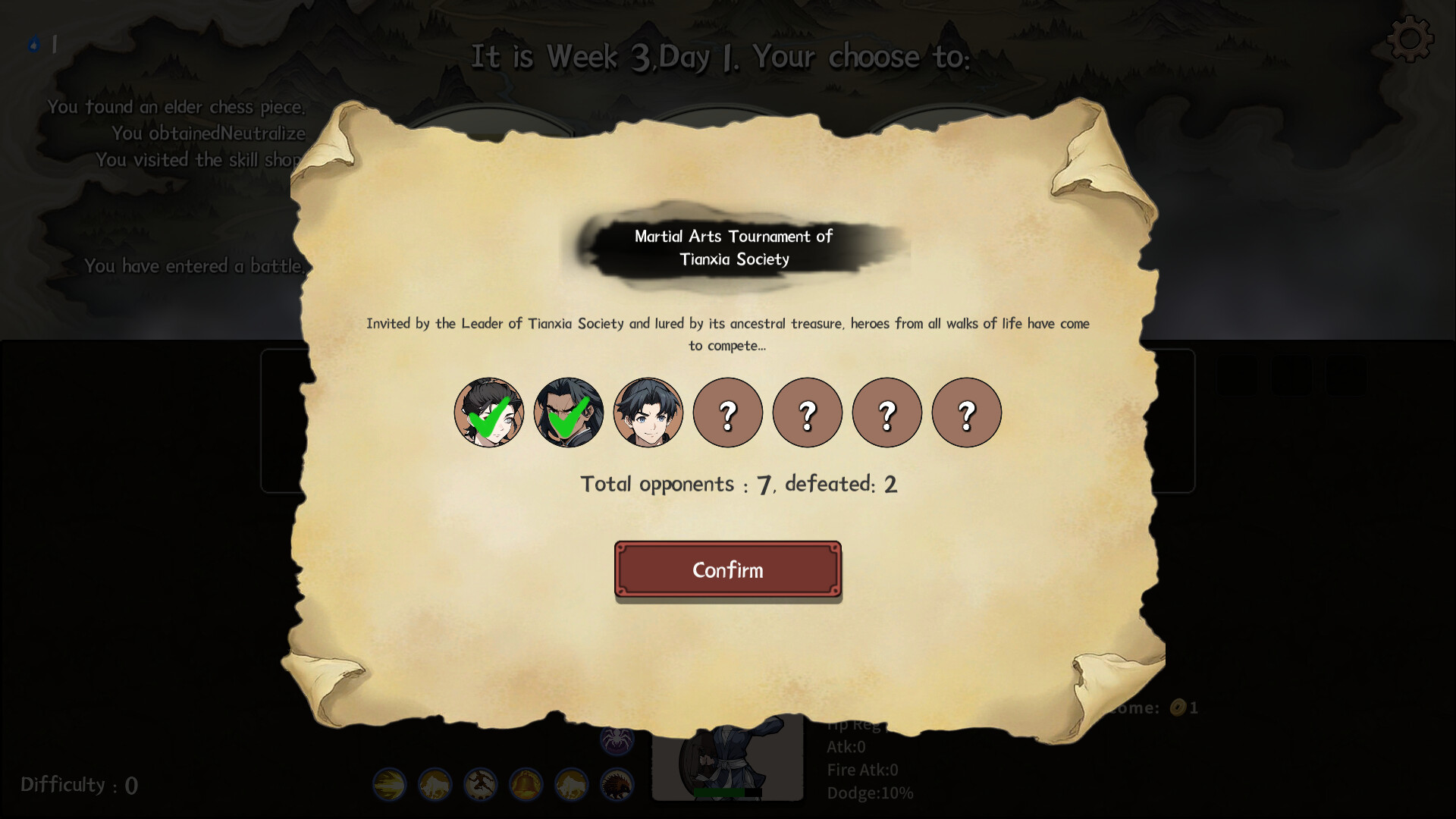This screenshot has height=819, width=1456.
Task: Select the first defeated opponent portrait
Action: [x=489, y=413]
